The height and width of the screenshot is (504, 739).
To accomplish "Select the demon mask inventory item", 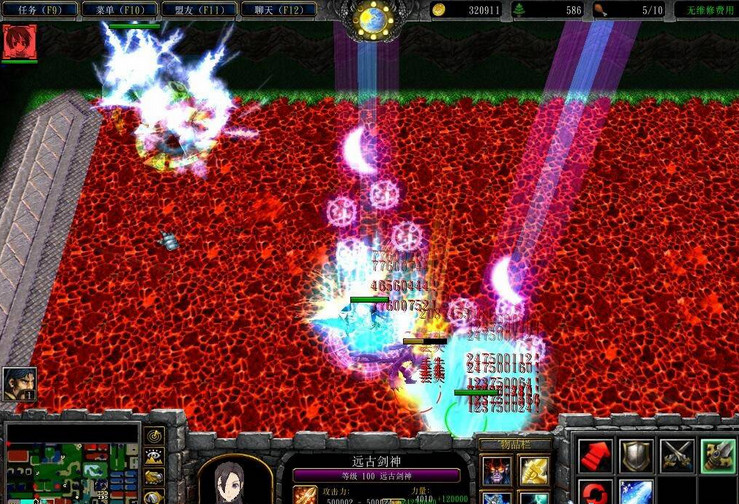I will (496, 471).
